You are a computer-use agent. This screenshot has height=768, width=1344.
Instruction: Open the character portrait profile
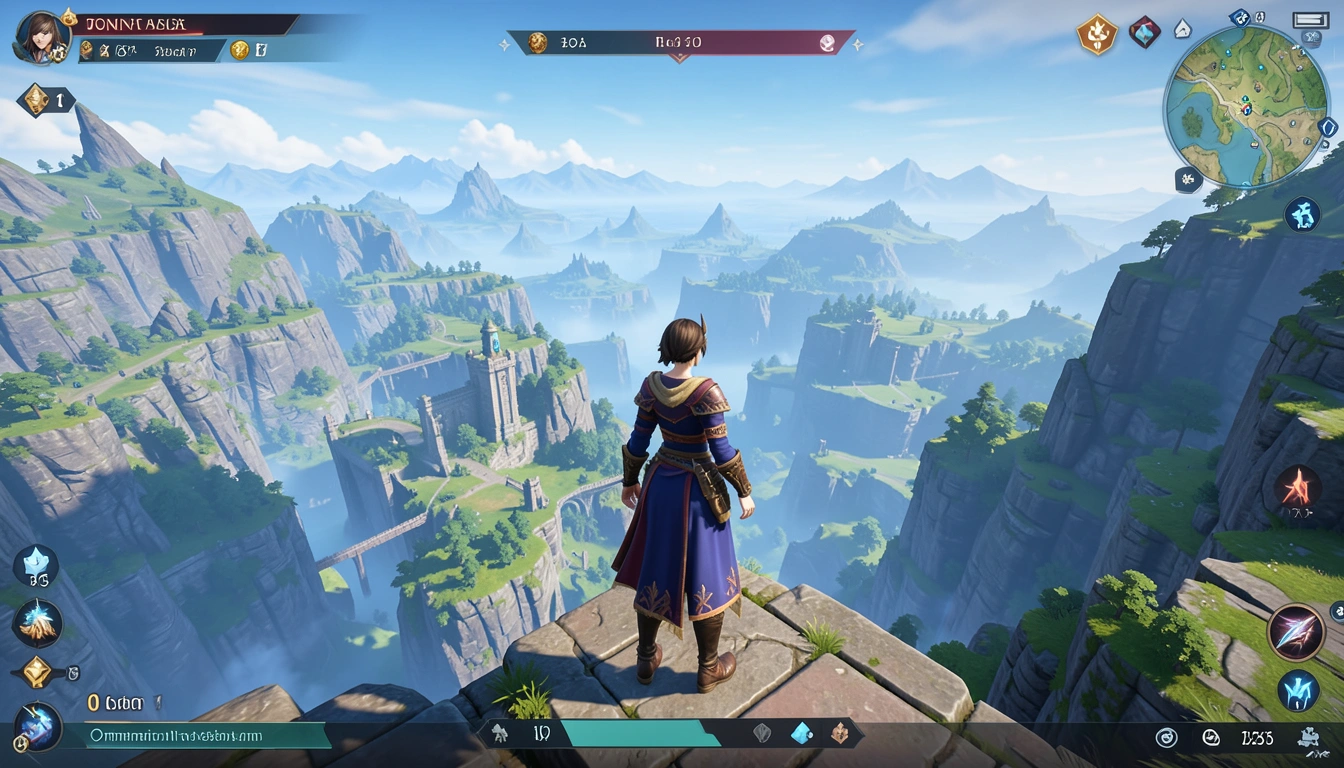(41, 37)
